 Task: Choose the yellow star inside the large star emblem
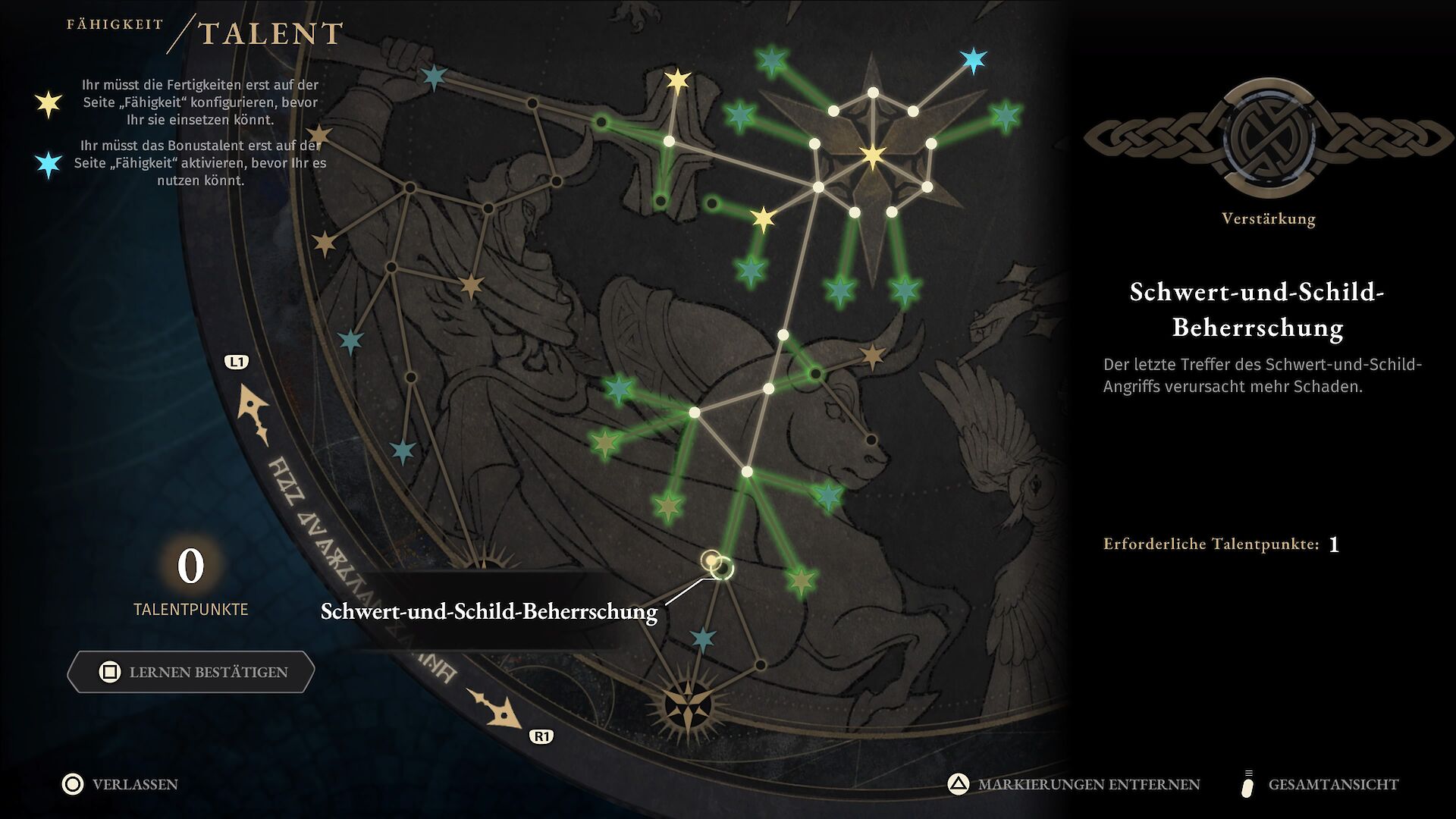(x=873, y=156)
